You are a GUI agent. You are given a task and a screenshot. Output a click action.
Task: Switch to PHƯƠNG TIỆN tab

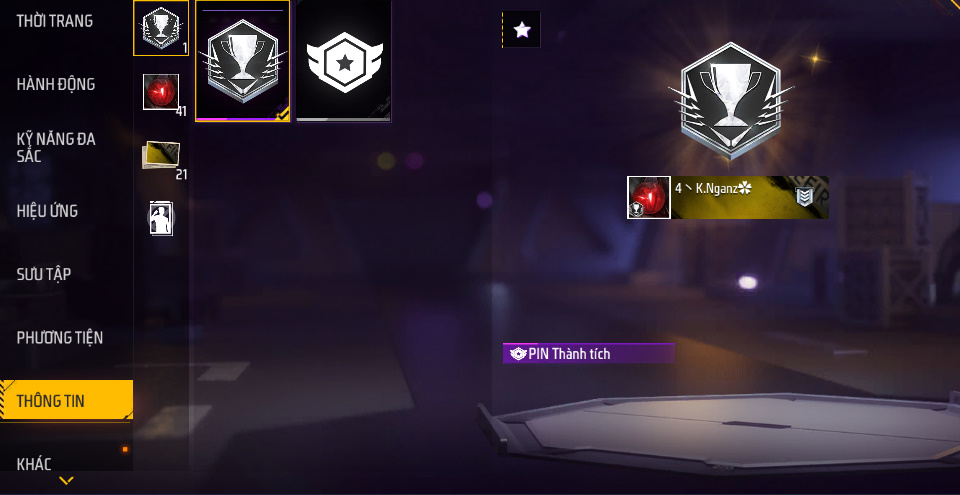pos(60,338)
